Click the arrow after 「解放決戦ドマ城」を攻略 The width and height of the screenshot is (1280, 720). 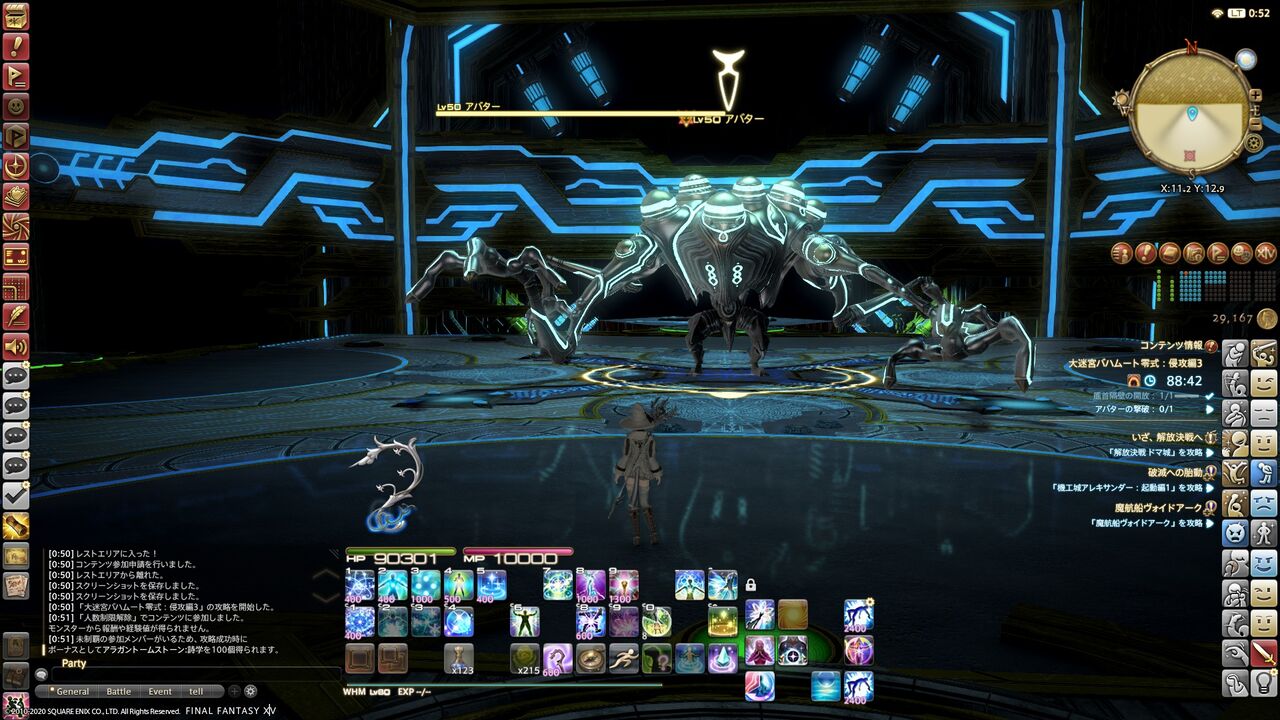click(1210, 453)
